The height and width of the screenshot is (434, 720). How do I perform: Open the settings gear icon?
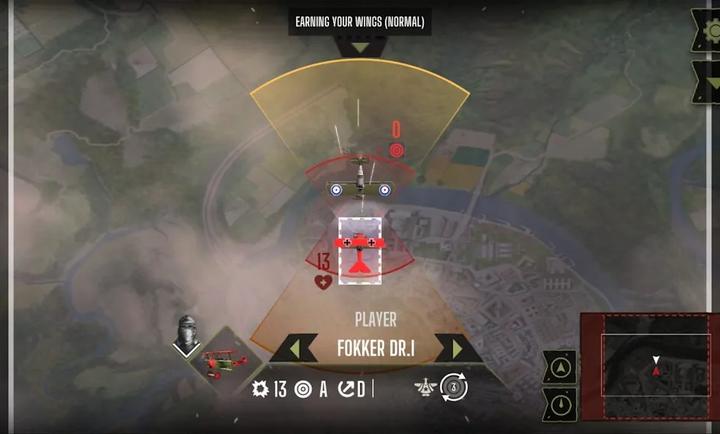[706, 33]
